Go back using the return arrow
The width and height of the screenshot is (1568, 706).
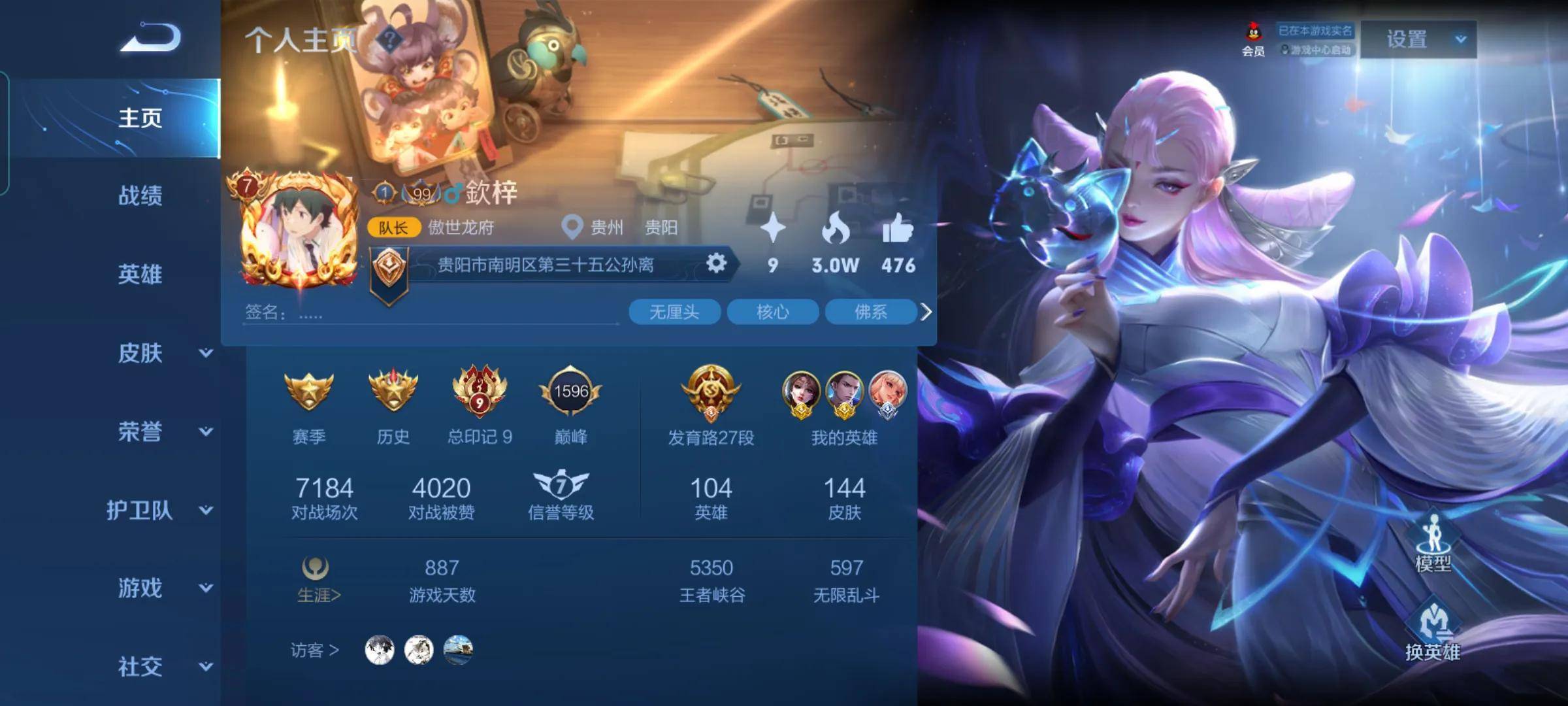[x=151, y=37]
